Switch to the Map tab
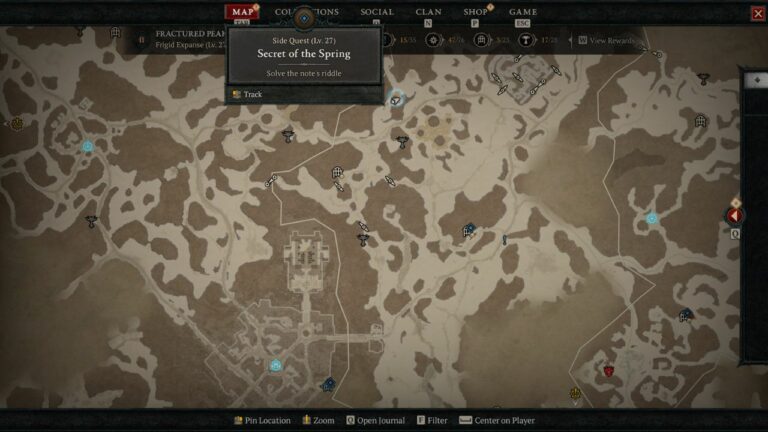Screen dimensions: 768x432 [241, 12]
